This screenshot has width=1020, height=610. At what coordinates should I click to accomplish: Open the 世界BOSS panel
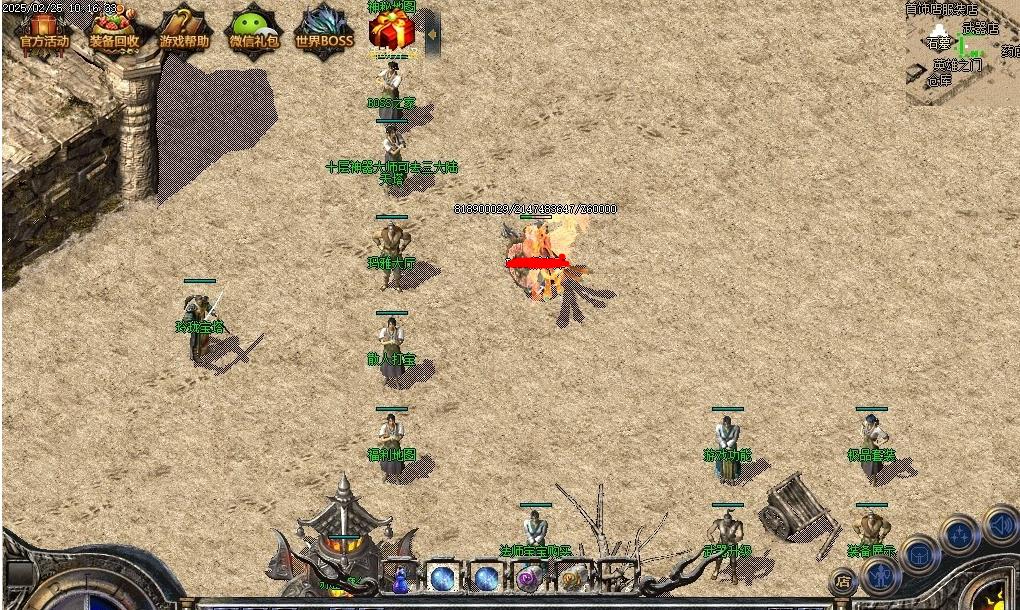pos(324,31)
